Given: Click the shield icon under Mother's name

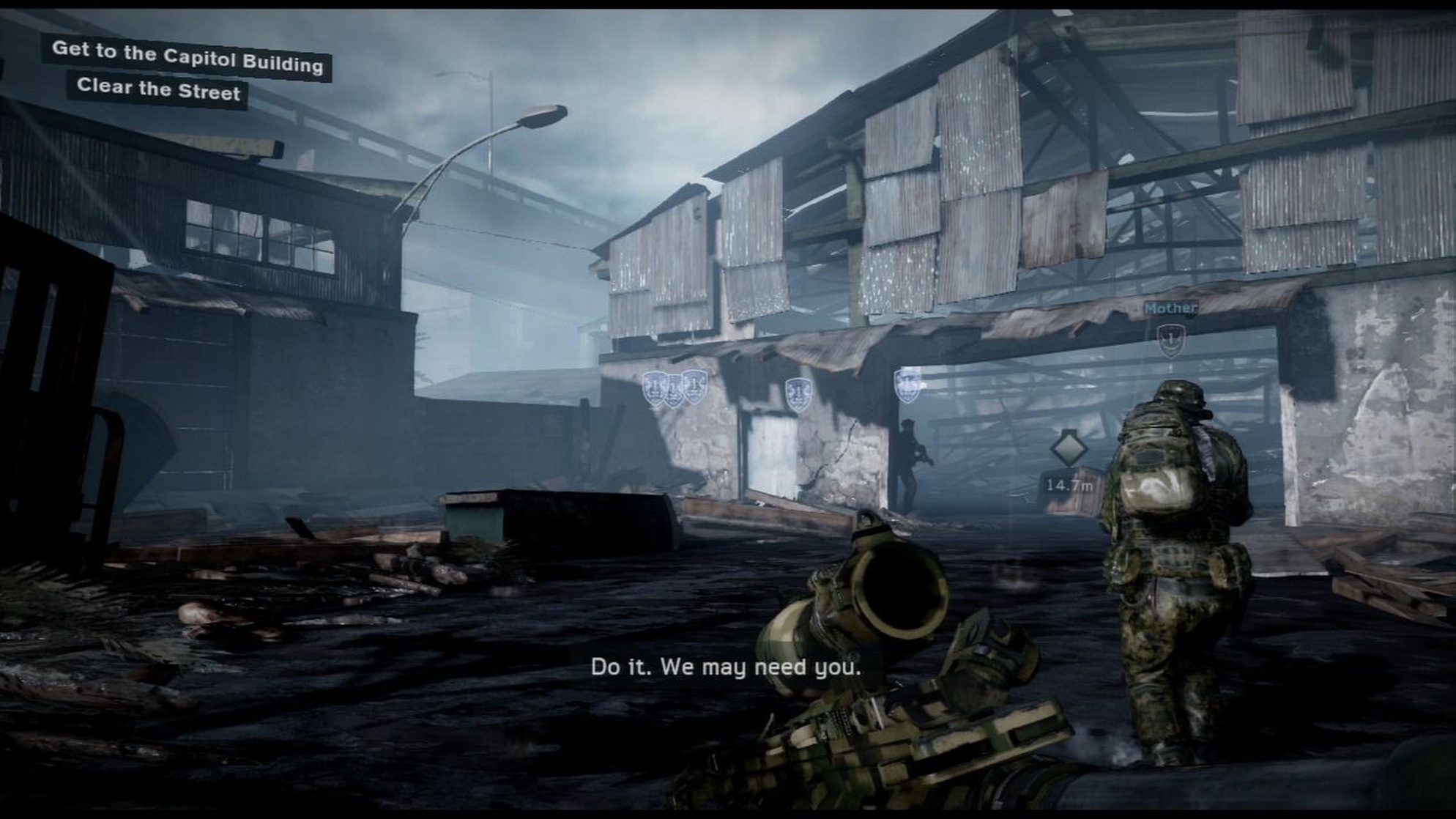Looking at the screenshot, I should click(x=1170, y=340).
